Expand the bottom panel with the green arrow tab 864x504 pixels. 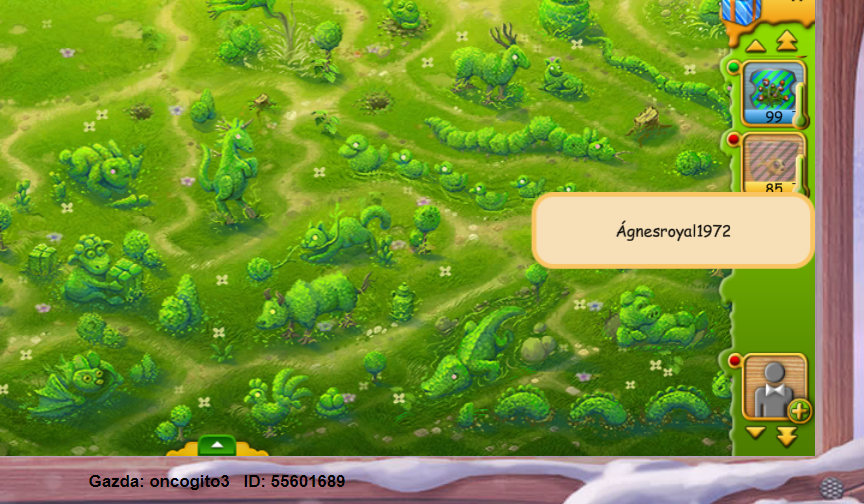coord(217,445)
